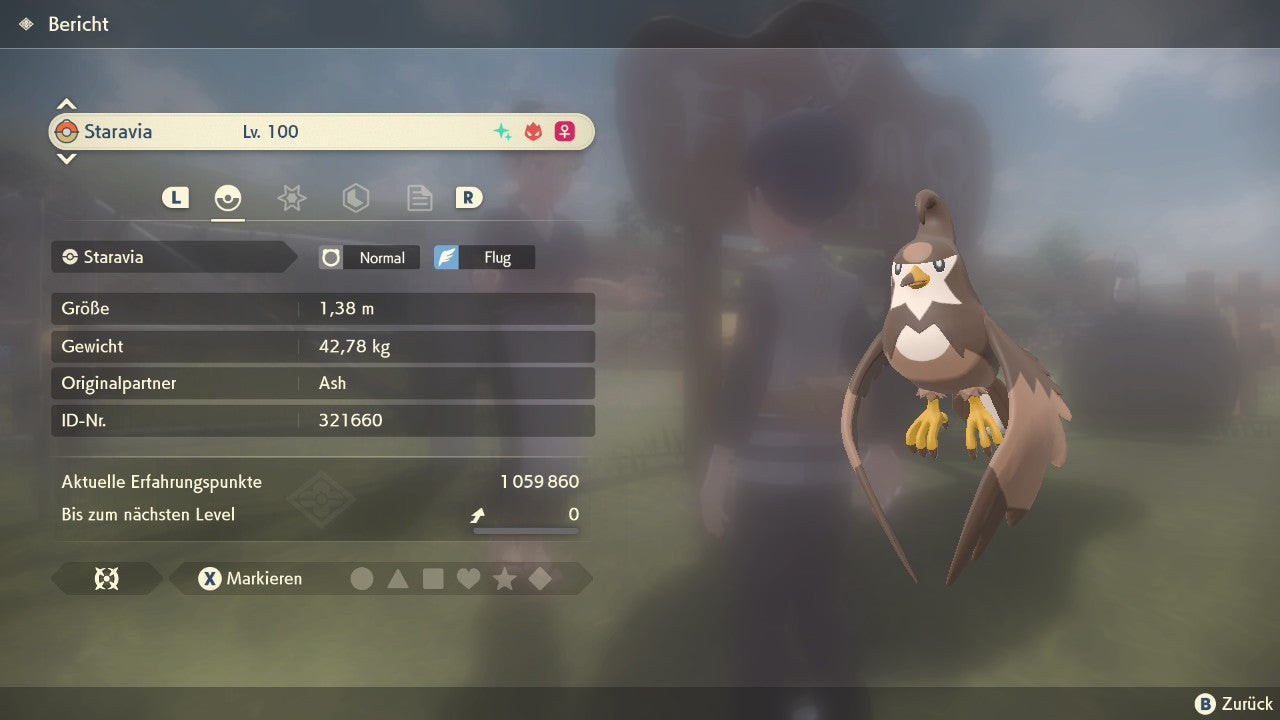
Task: Toggle the triangle marking
Action: 398,579
